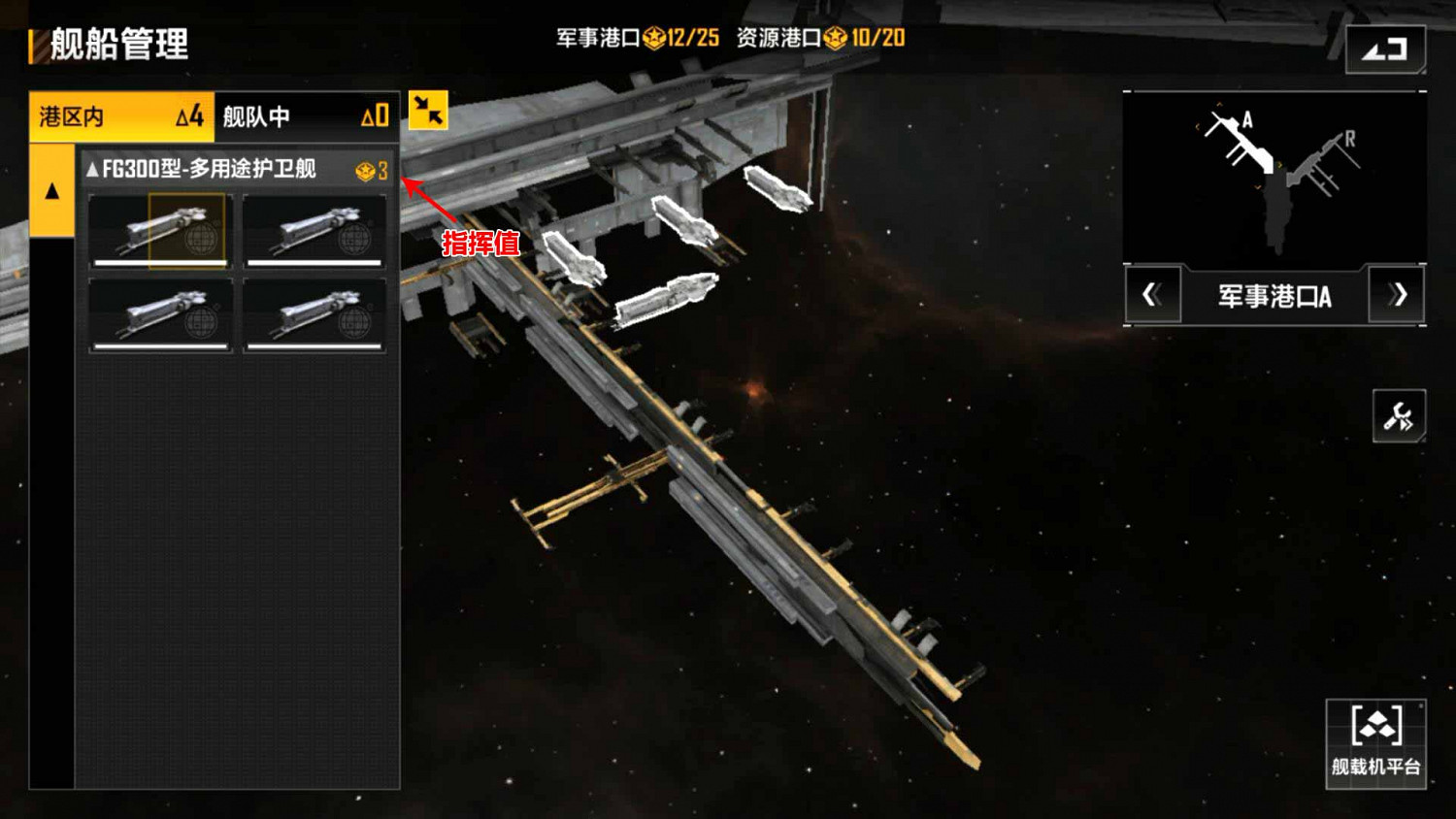Collapse the FG300型-多用途护卫舰 group header
This screenshot has width=1456, height=819.
click(237, 170)
